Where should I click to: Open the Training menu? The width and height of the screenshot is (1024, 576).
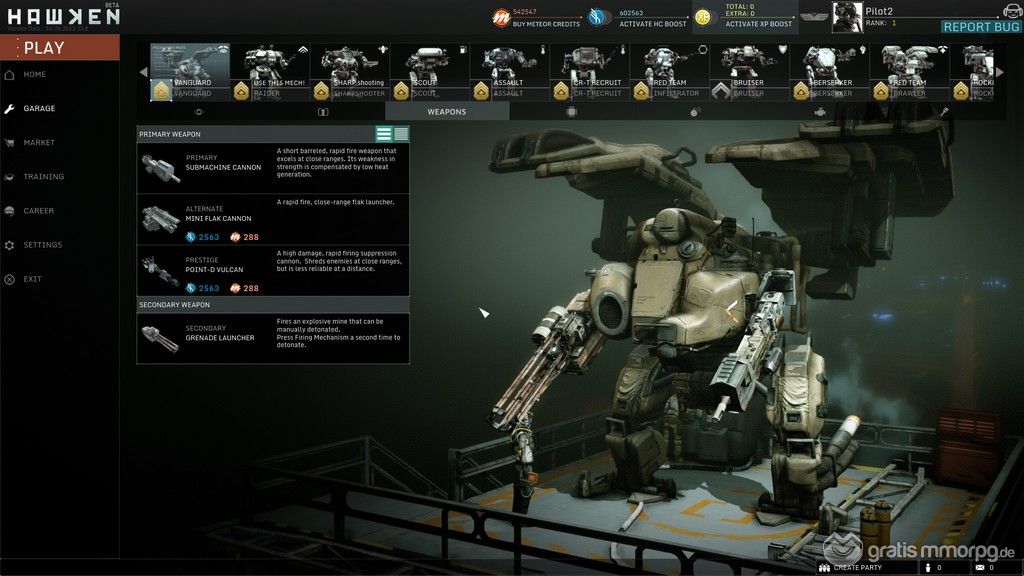click(43, 177)
